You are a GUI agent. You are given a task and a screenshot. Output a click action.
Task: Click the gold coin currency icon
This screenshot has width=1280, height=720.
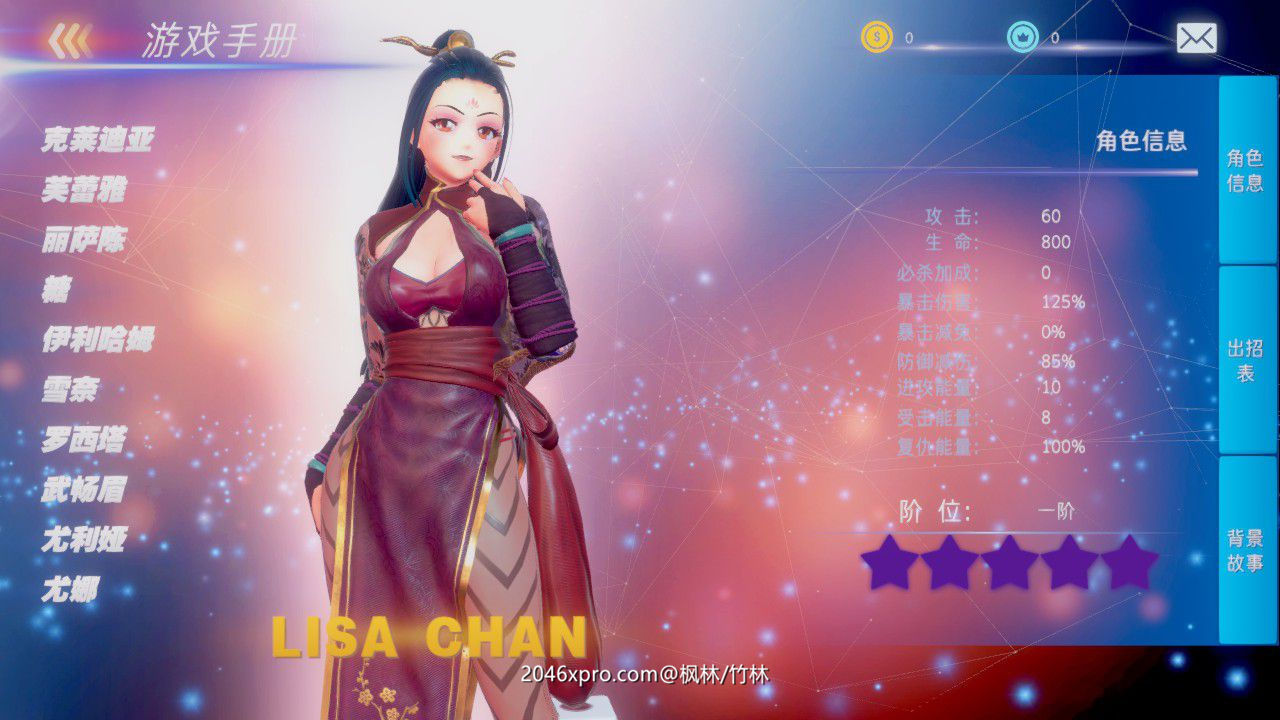(878, 37)
